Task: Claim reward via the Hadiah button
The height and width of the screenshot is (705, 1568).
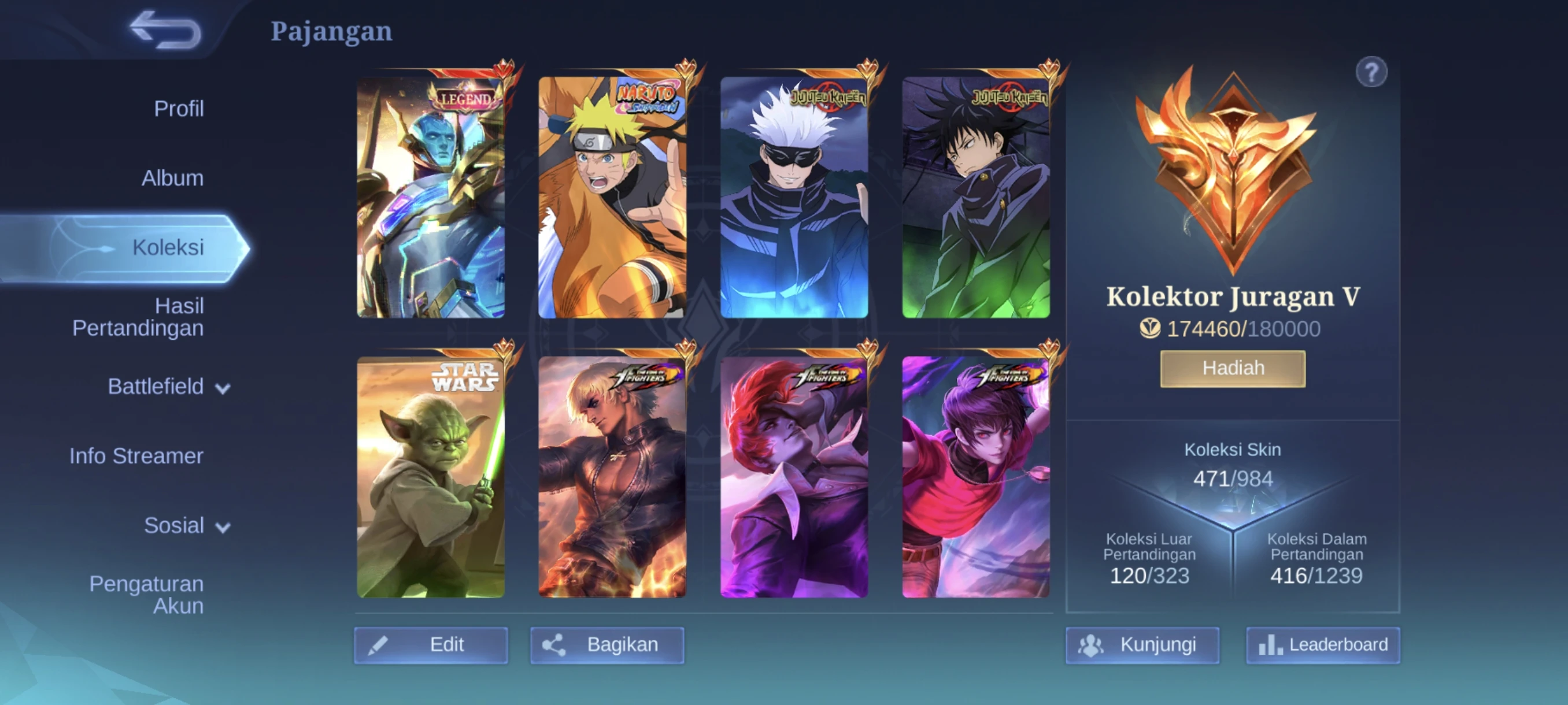Action: pos(1232,368)
